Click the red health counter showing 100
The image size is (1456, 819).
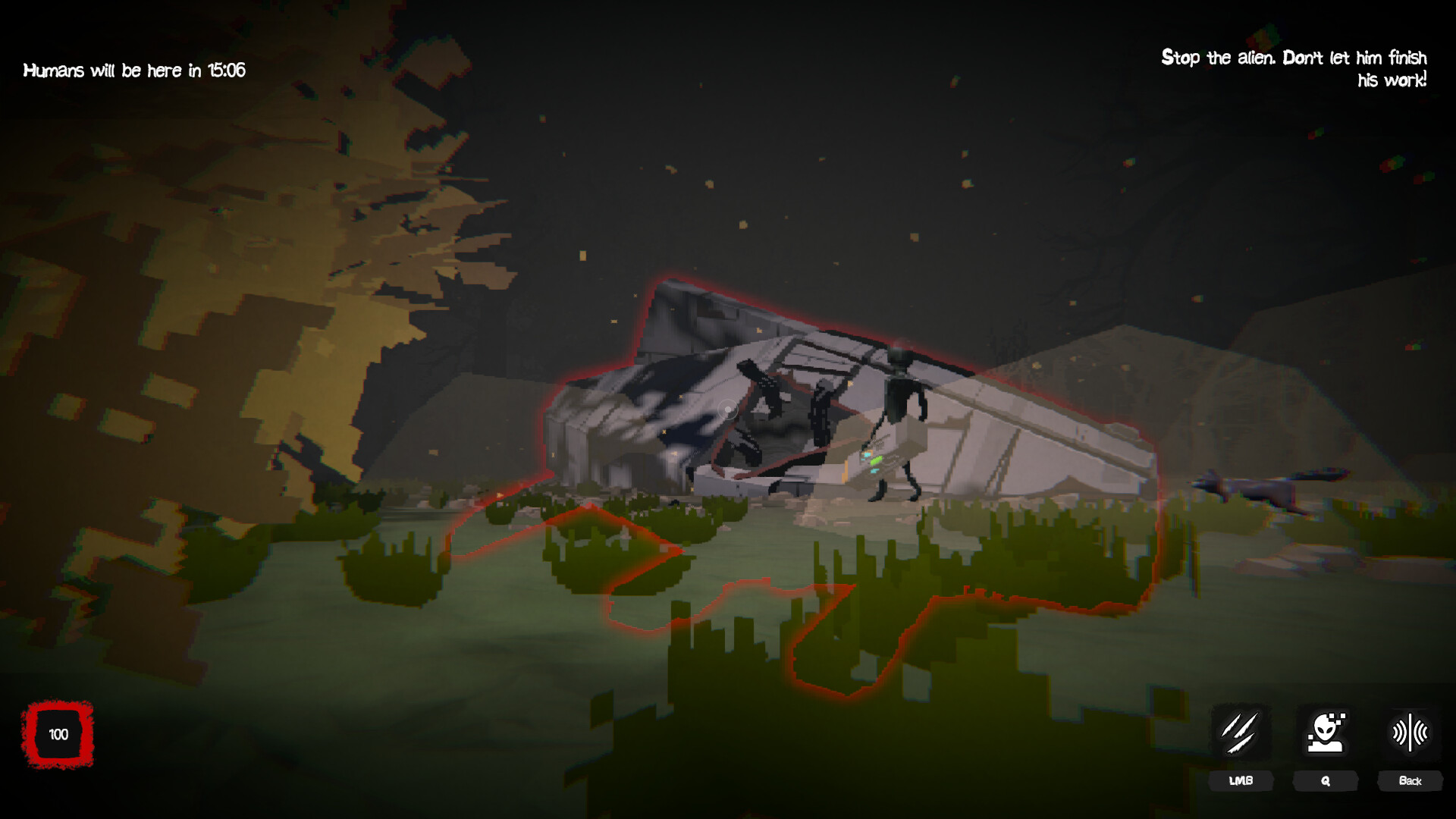click(x=58, y=734)
